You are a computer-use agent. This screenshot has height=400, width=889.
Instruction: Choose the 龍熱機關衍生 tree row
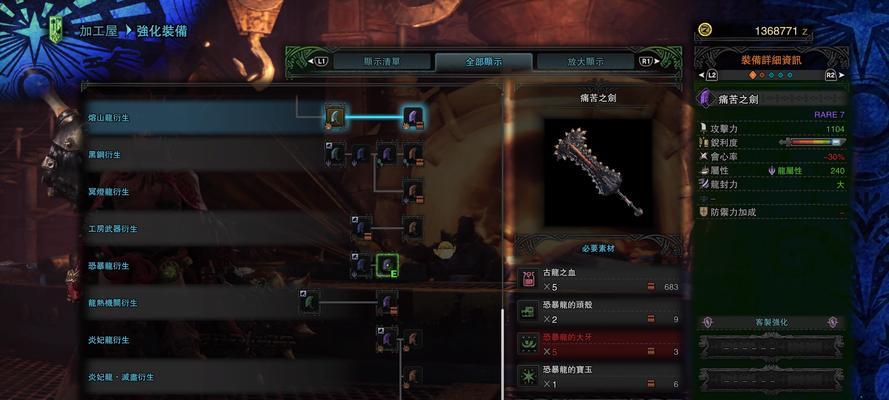tap(112, 303)
